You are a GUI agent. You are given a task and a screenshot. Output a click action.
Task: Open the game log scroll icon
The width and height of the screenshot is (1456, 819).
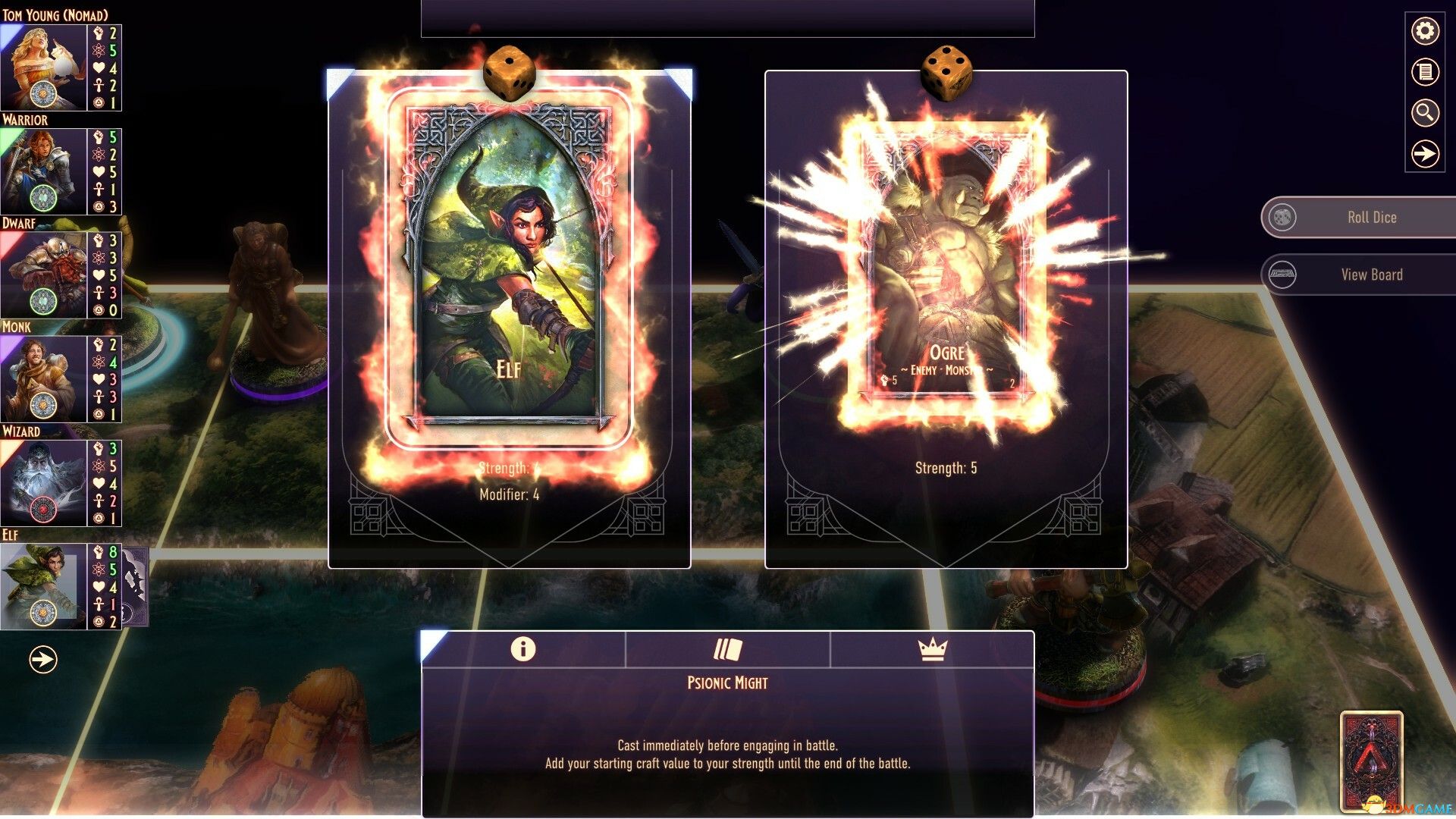[x=1424, y=72]
